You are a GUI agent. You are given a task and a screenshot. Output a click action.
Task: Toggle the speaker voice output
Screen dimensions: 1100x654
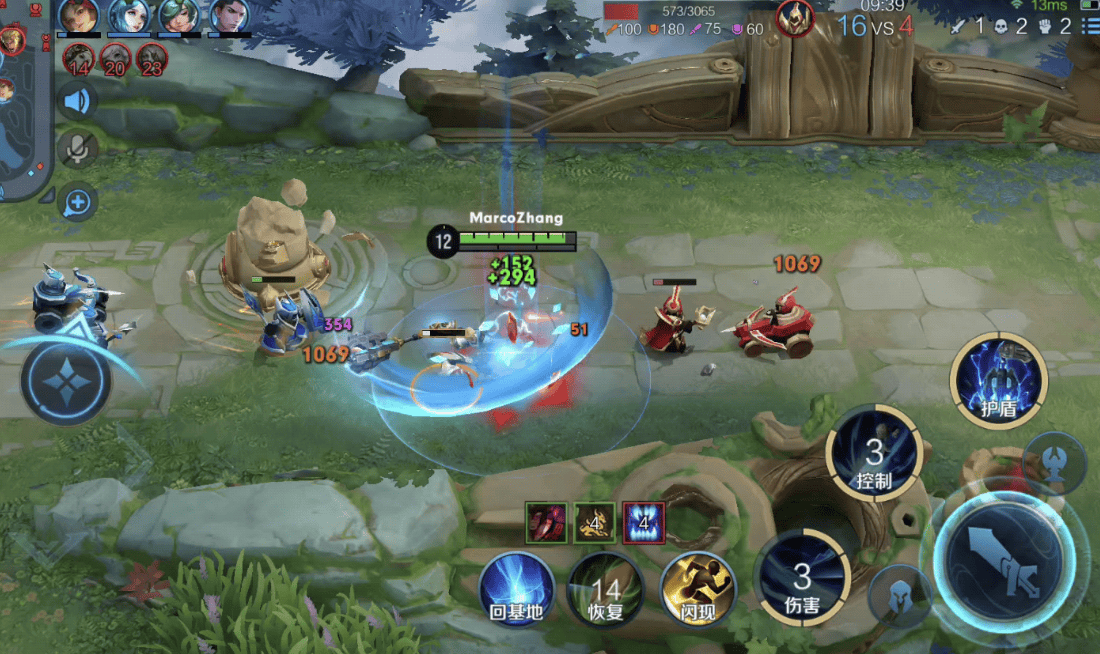77,101
